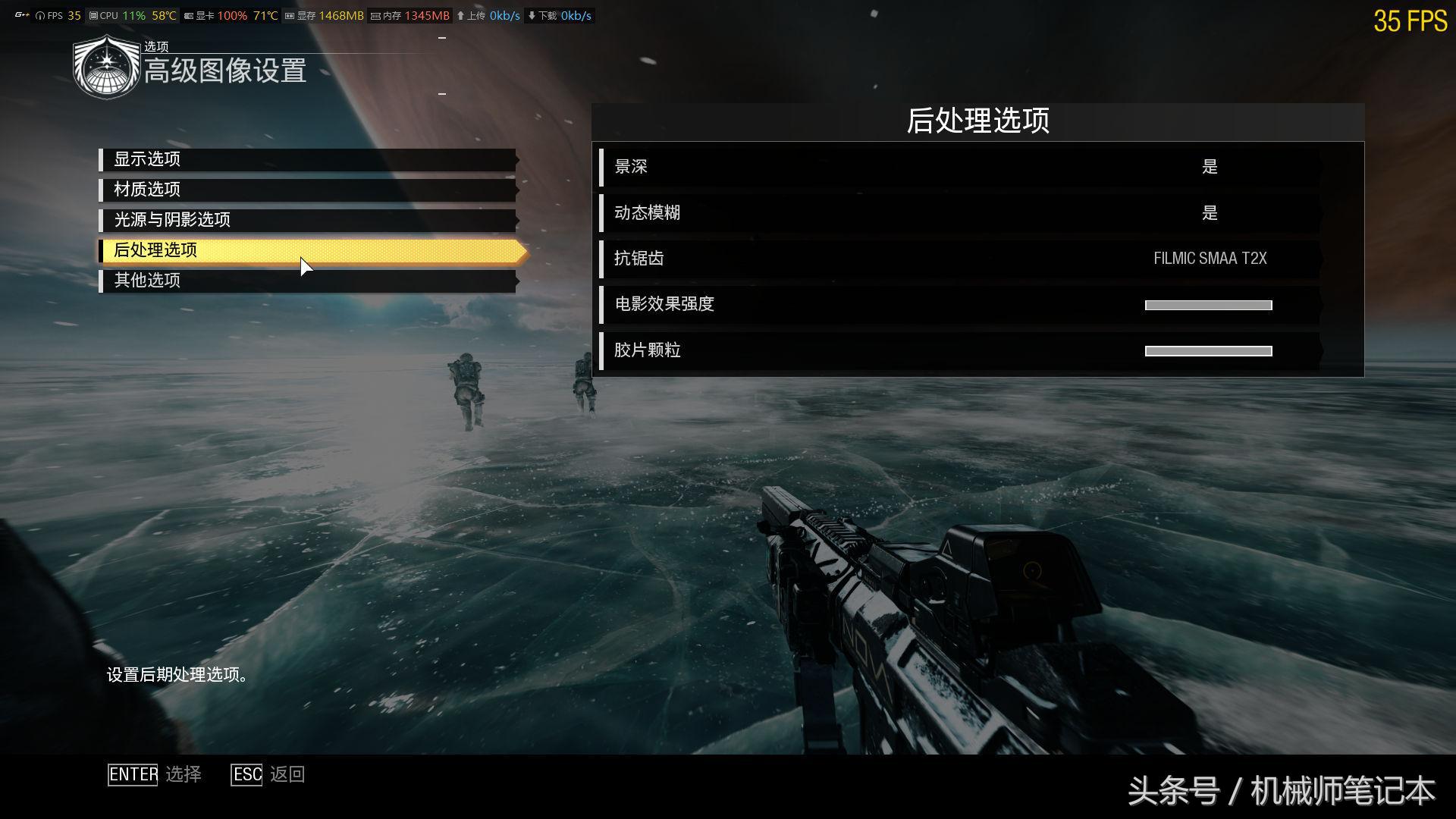This screenshot has width=1456, height=819.
Task: Click the CPU chip icon in the performance overlay
Action: pos(93,14)
